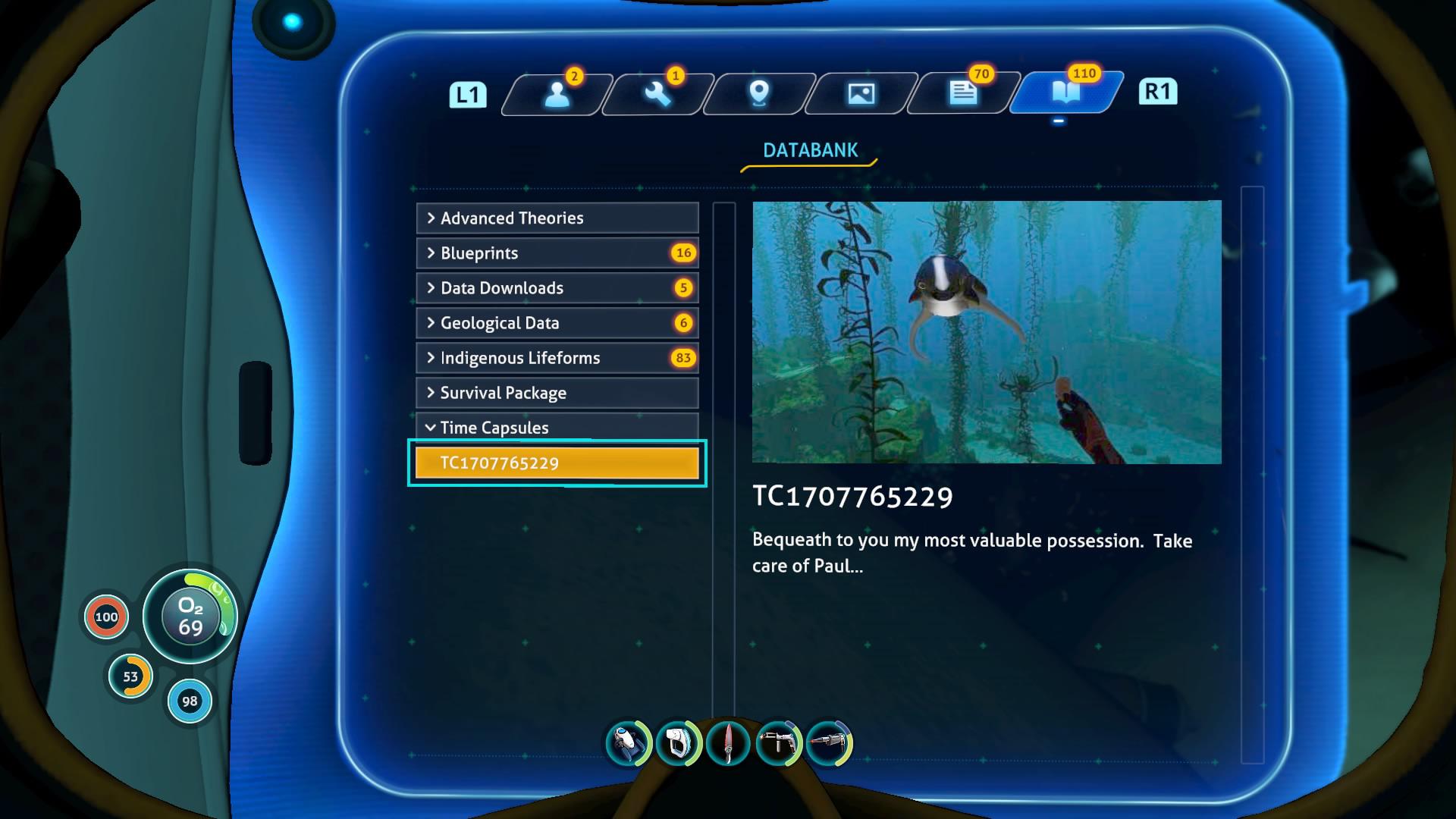Open the beacons location pin tab
This screenshot has height=819, width=1456.
[x=757, y=93]
